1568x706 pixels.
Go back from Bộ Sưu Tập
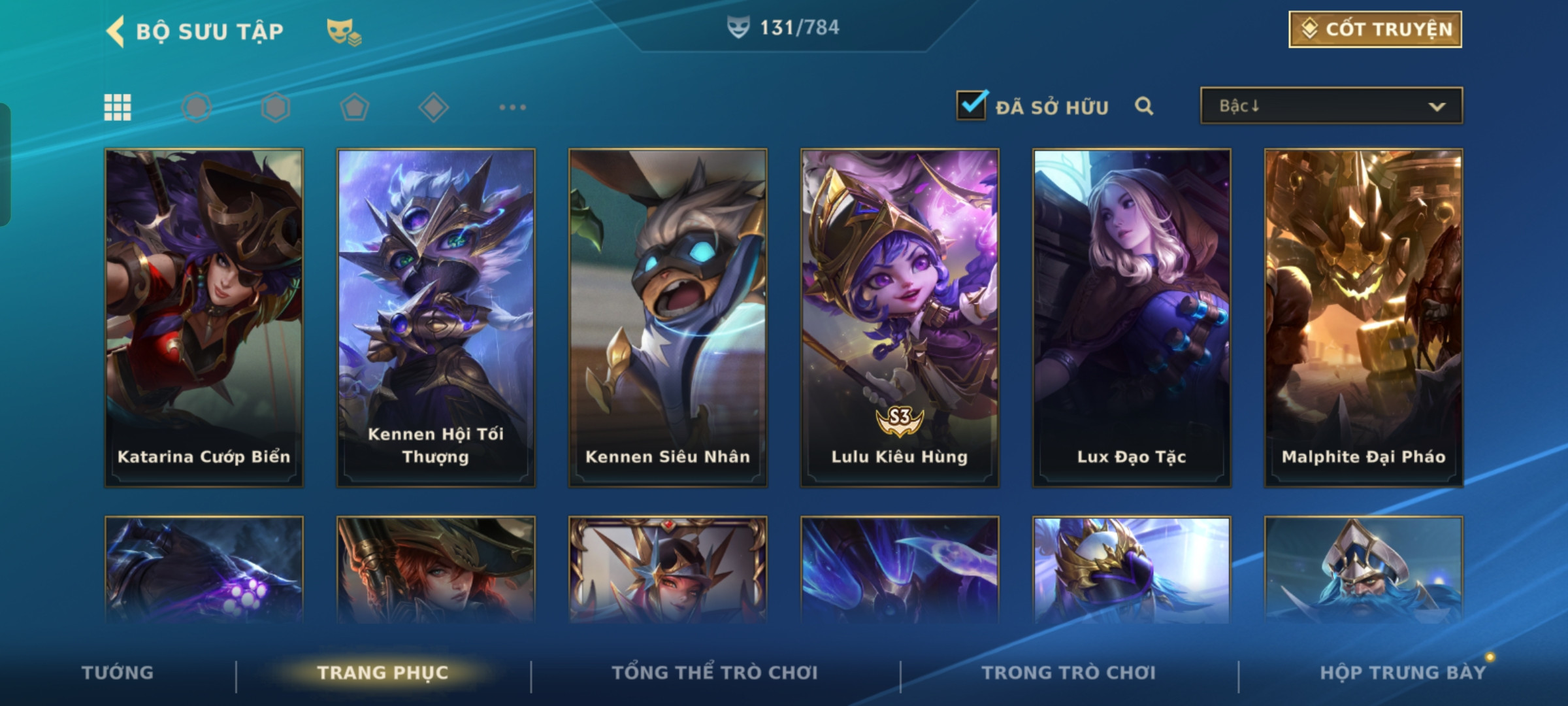point(116,31)
